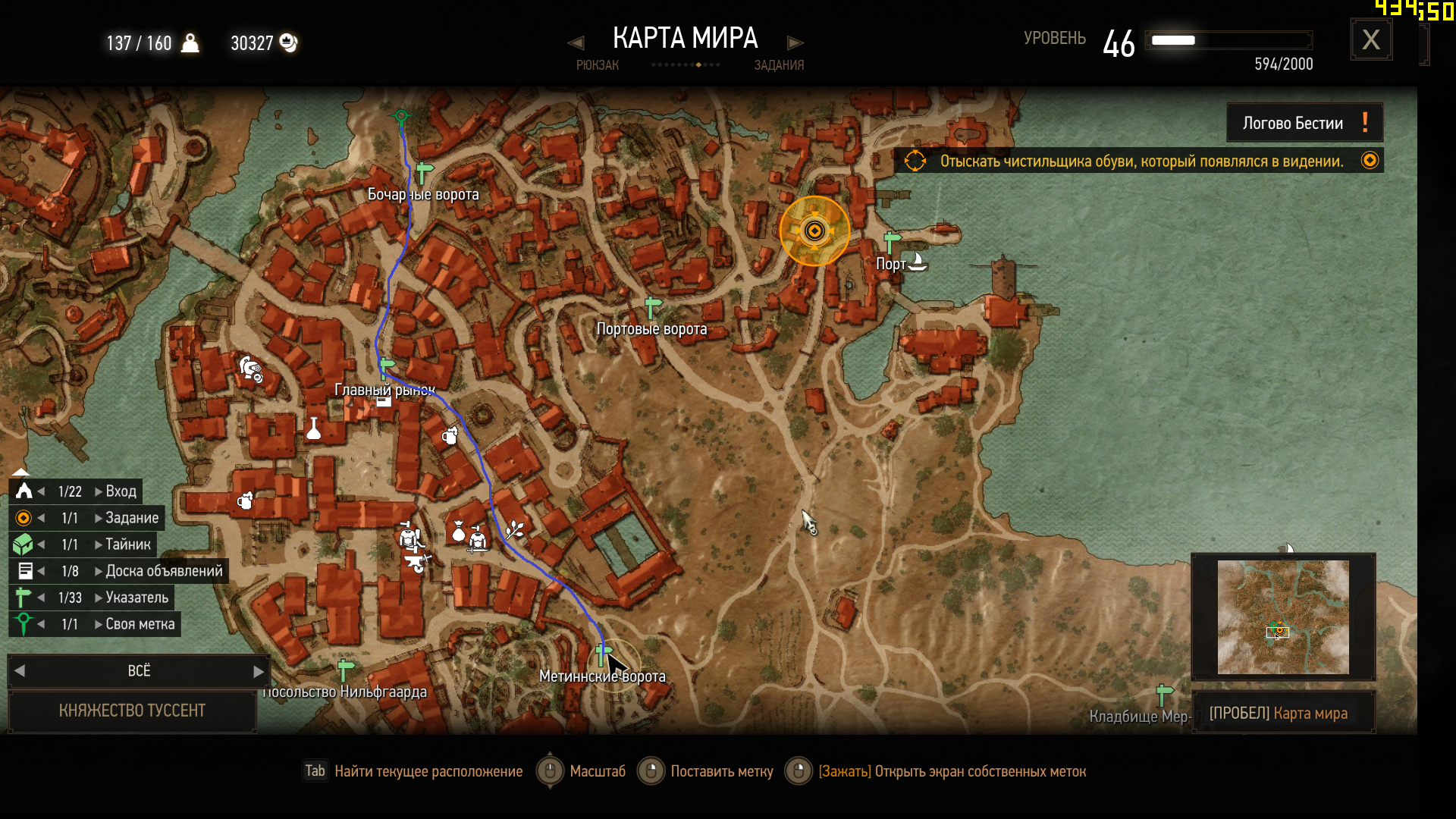Switch to the Задания tab

[x=779, y=65]
